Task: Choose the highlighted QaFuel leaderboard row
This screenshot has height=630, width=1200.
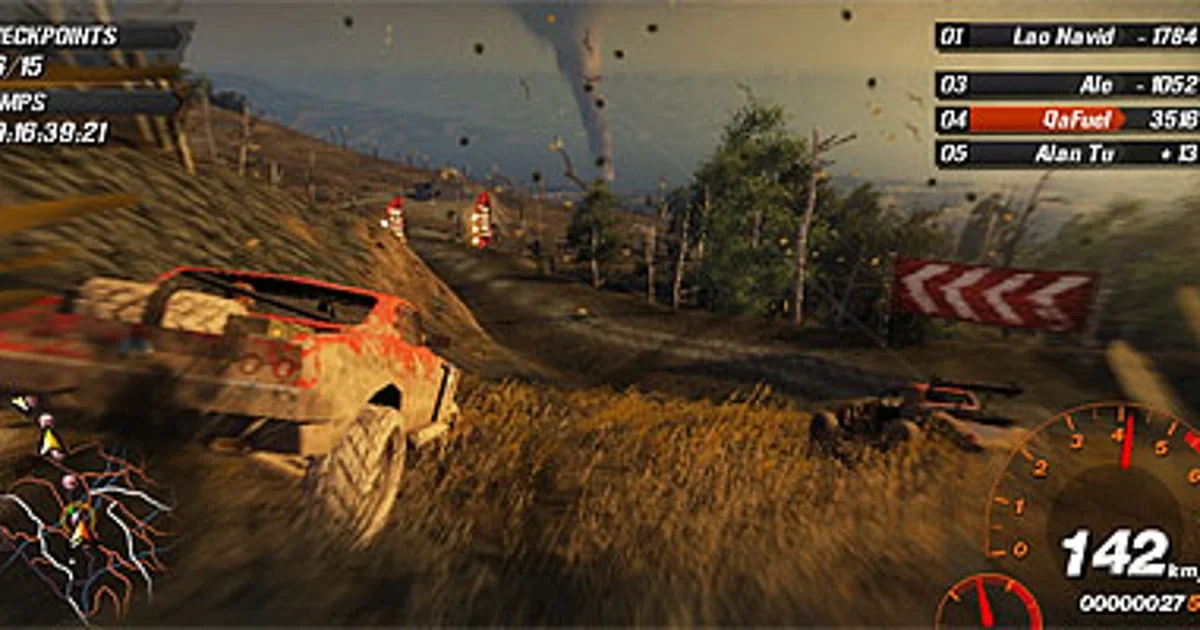Action: point(1066,120)
